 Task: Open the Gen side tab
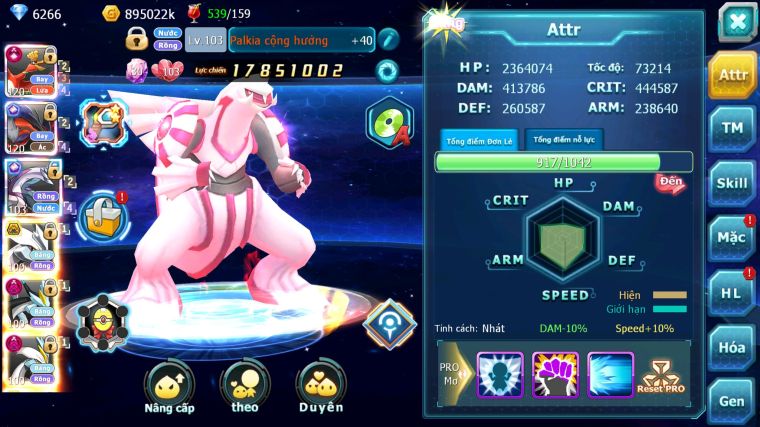(732, 400)
